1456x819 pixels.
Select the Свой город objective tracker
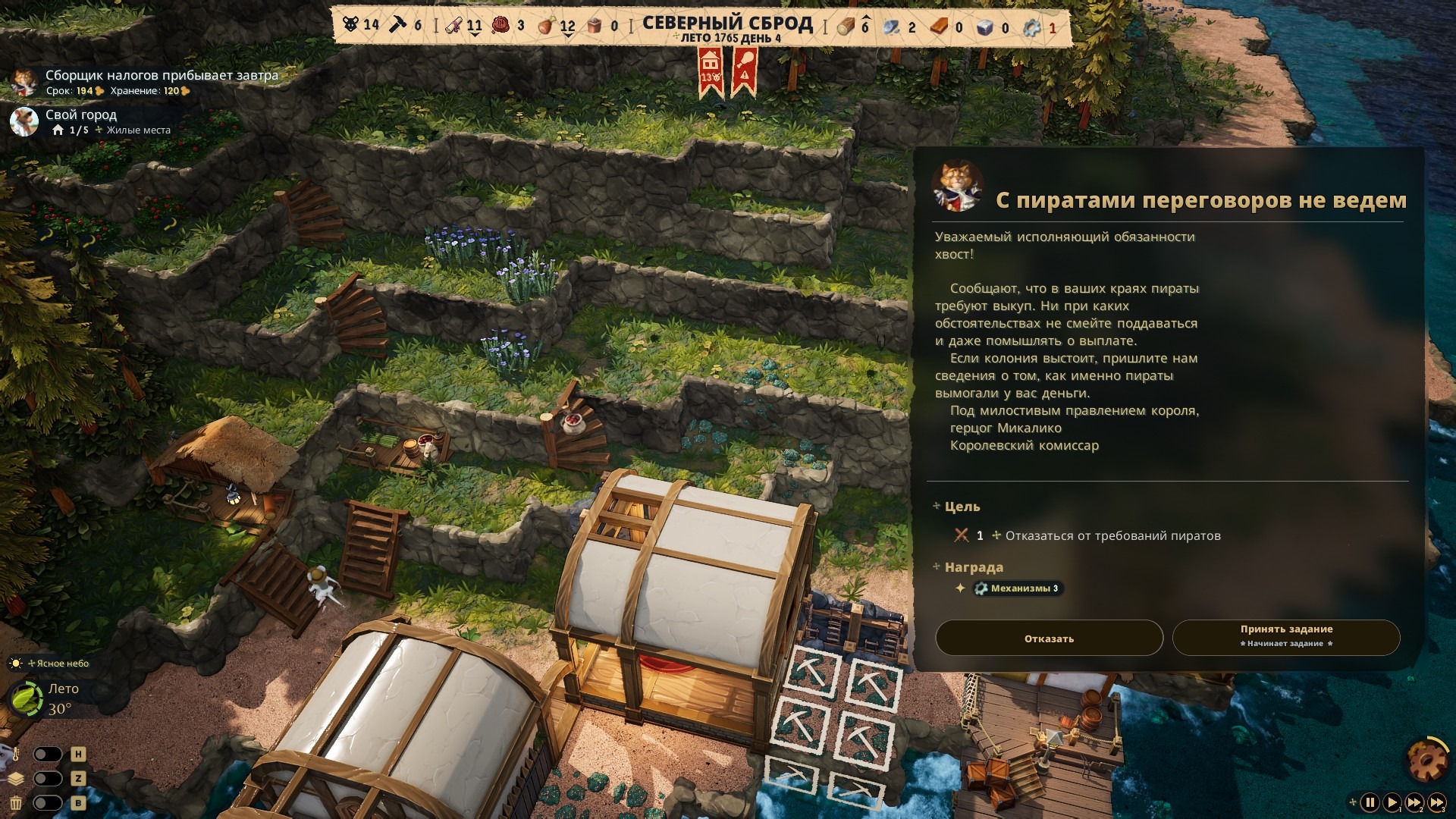(x=80, y=115)
